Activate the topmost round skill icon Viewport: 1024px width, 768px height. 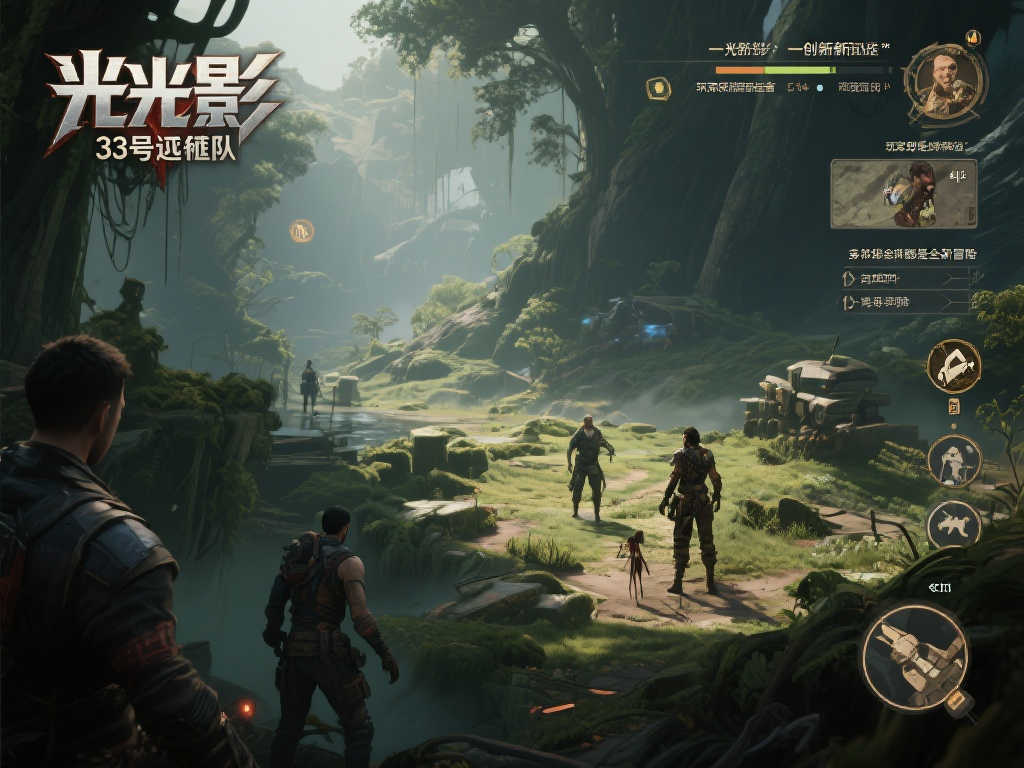(953, 366)
